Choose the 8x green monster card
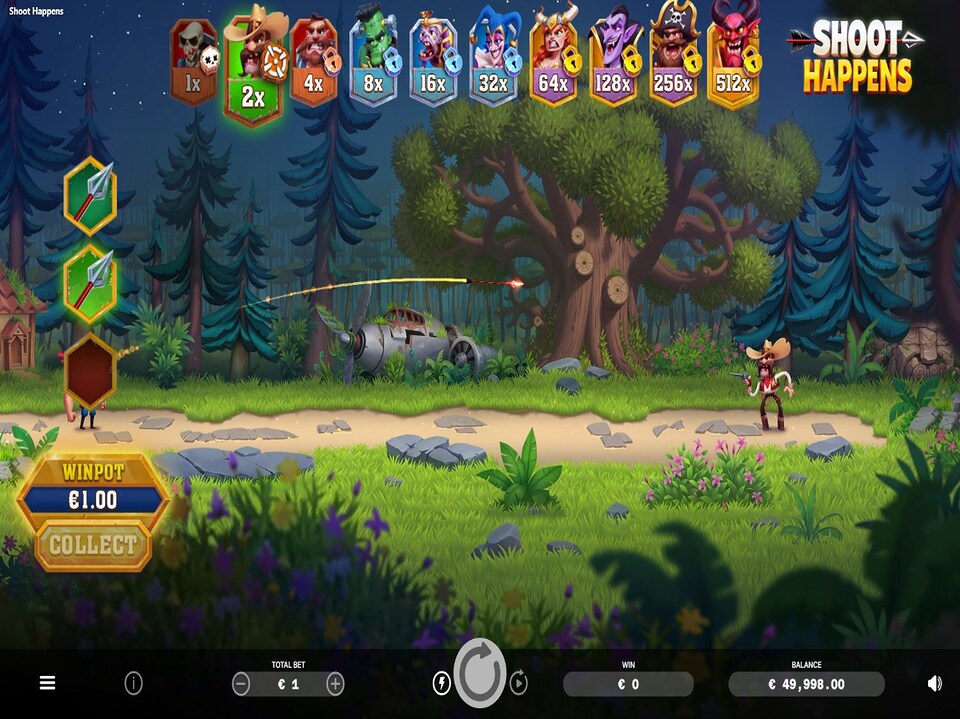This screenshot has width=960, height=719. (373, 60)
